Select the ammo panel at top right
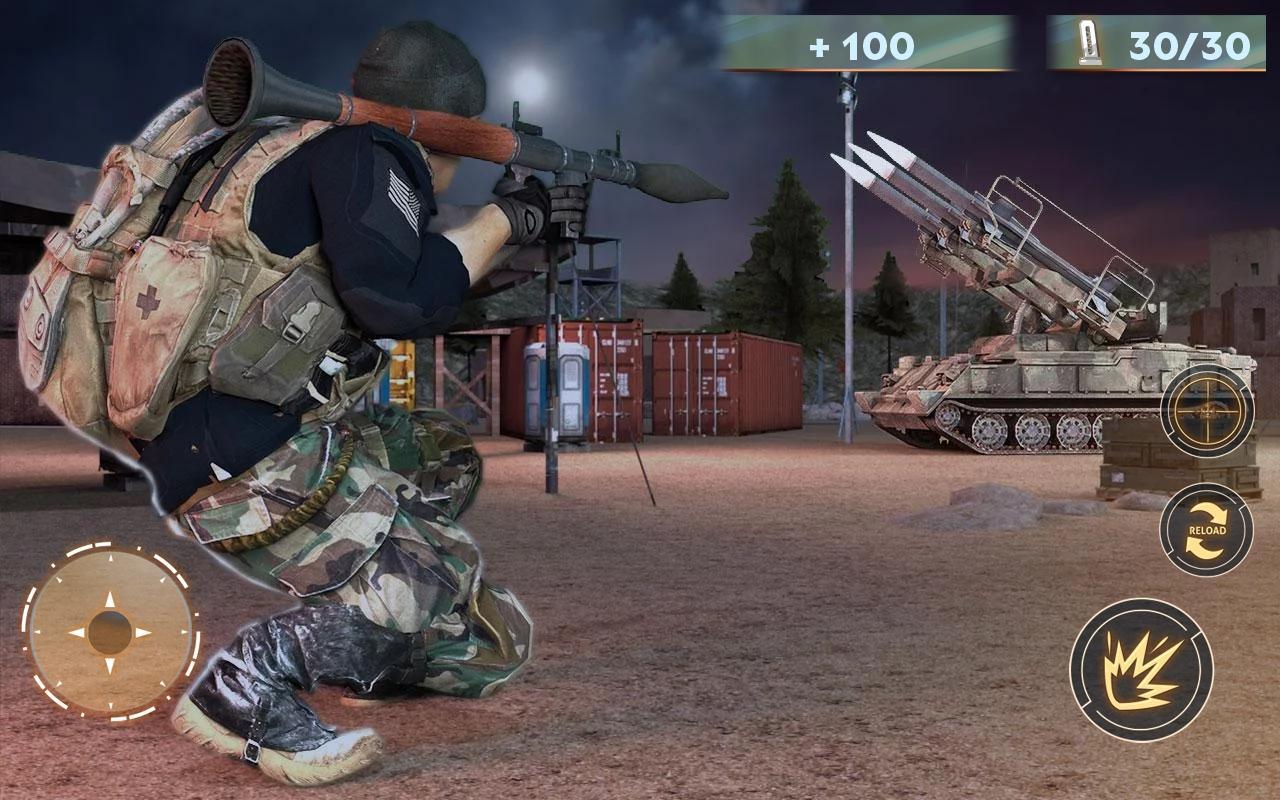This screenshot has height=800, width=1280. [1150, 42]
